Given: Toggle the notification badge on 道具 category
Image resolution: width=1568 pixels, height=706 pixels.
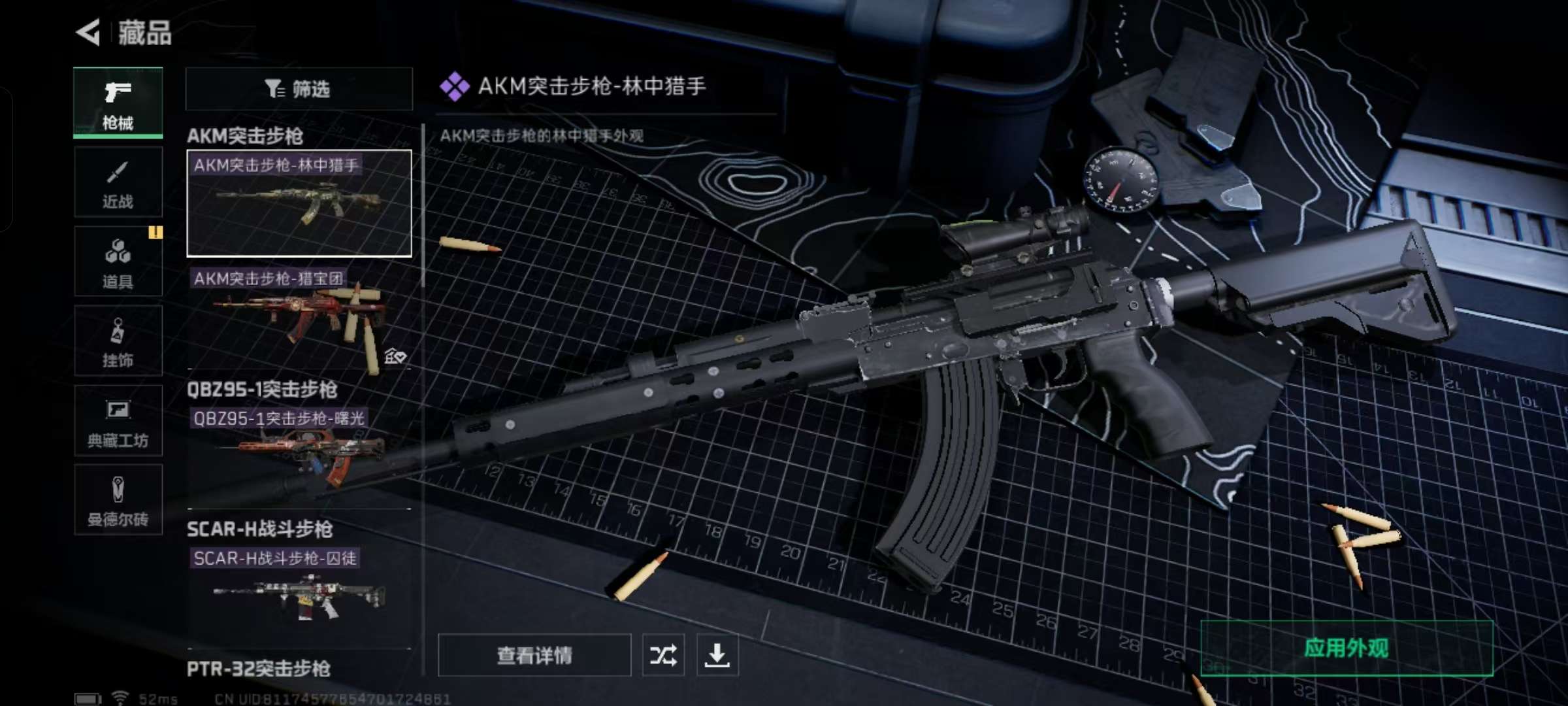Looking at the screenshot, I should 155,233.
